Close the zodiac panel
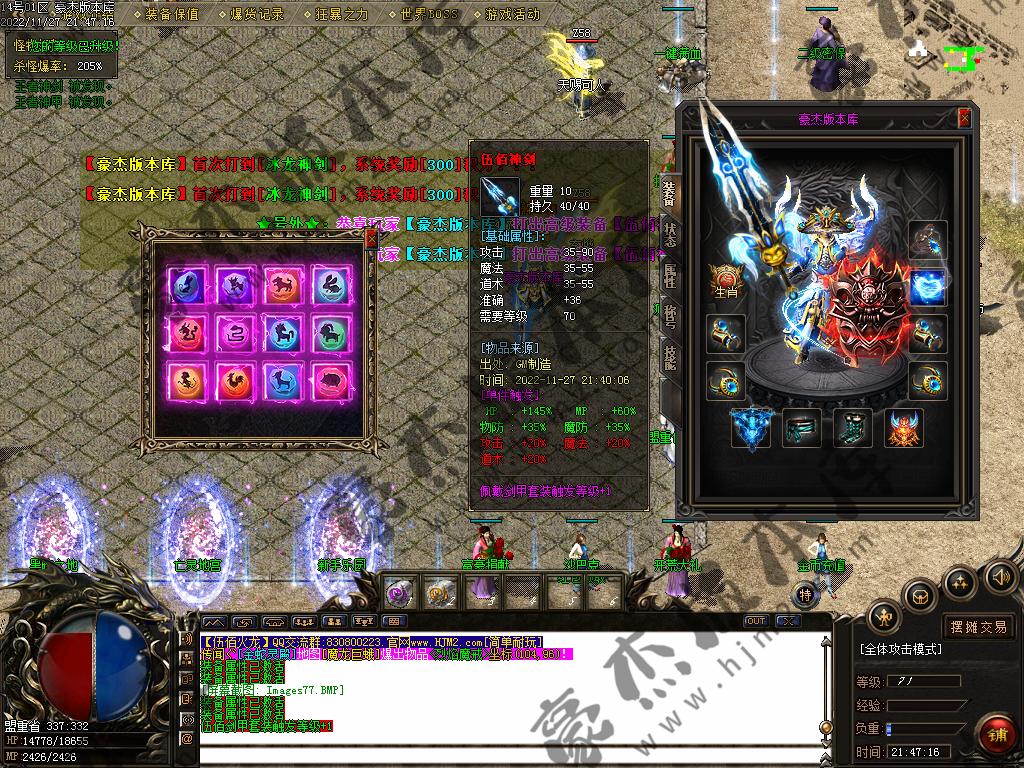The width and height of the screenshot is (1024, 768). [x=371, y=239]
